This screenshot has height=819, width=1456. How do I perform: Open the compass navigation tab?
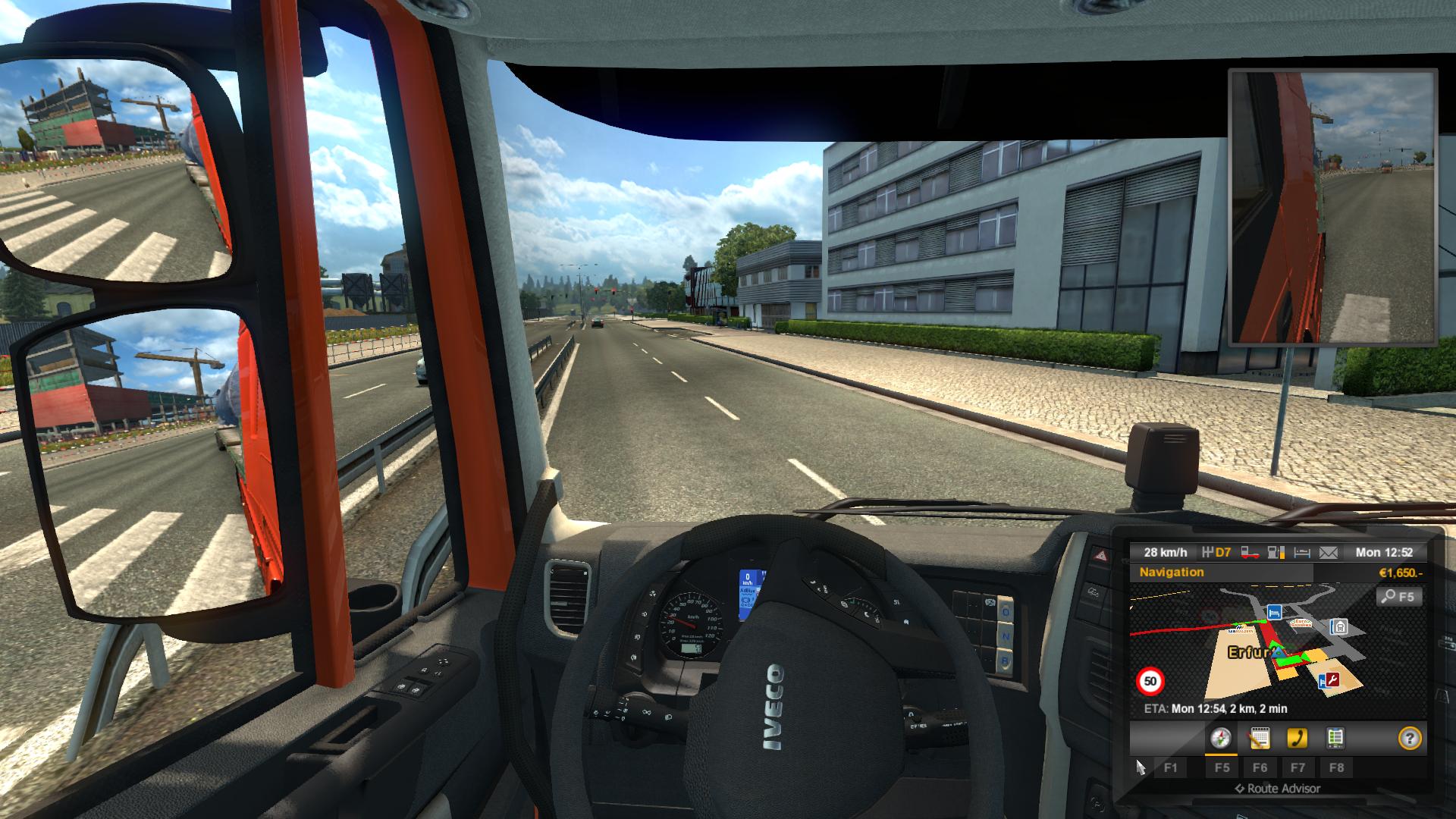[x=1221, y=738]
